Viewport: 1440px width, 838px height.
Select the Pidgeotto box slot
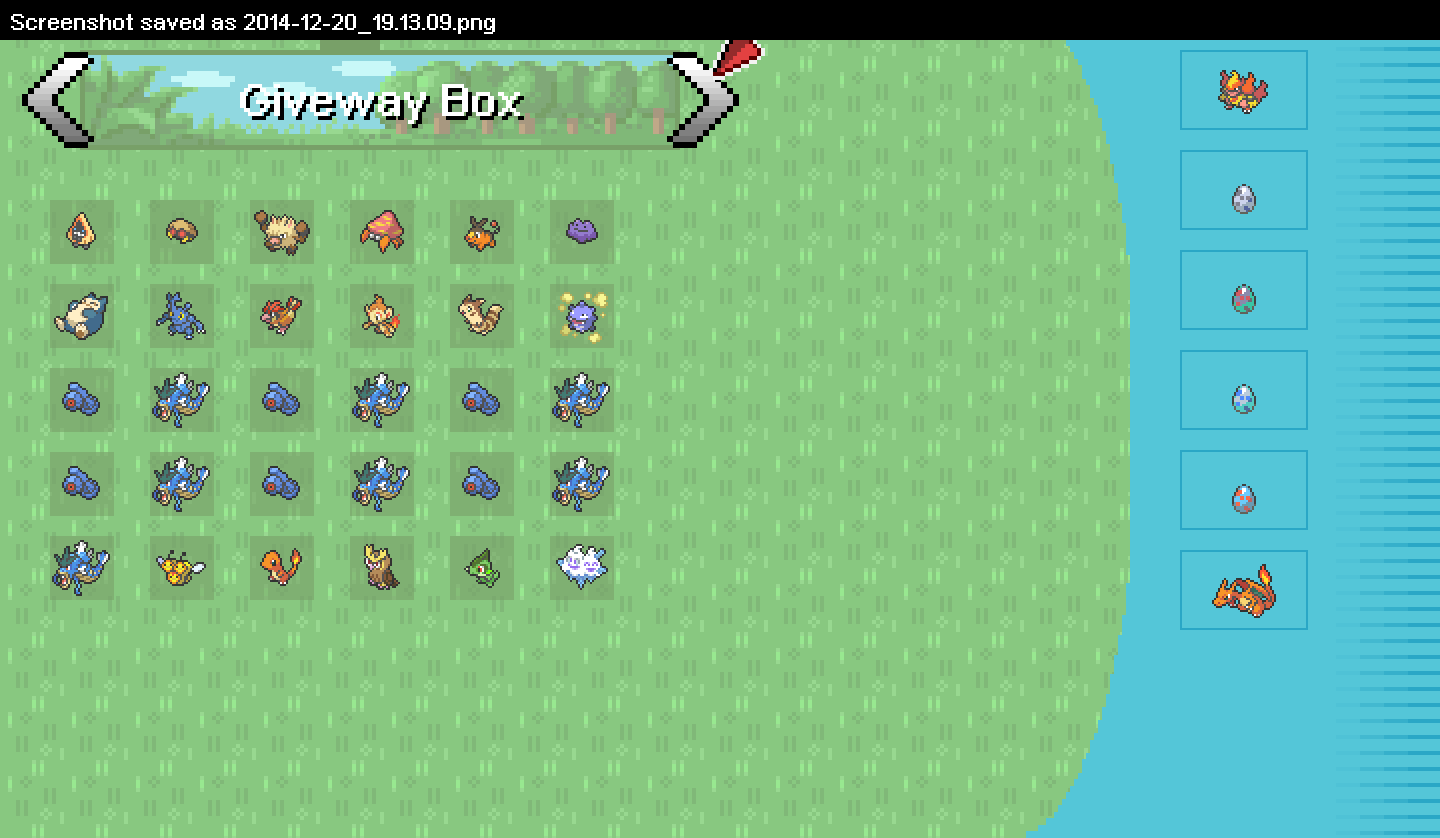281,316
